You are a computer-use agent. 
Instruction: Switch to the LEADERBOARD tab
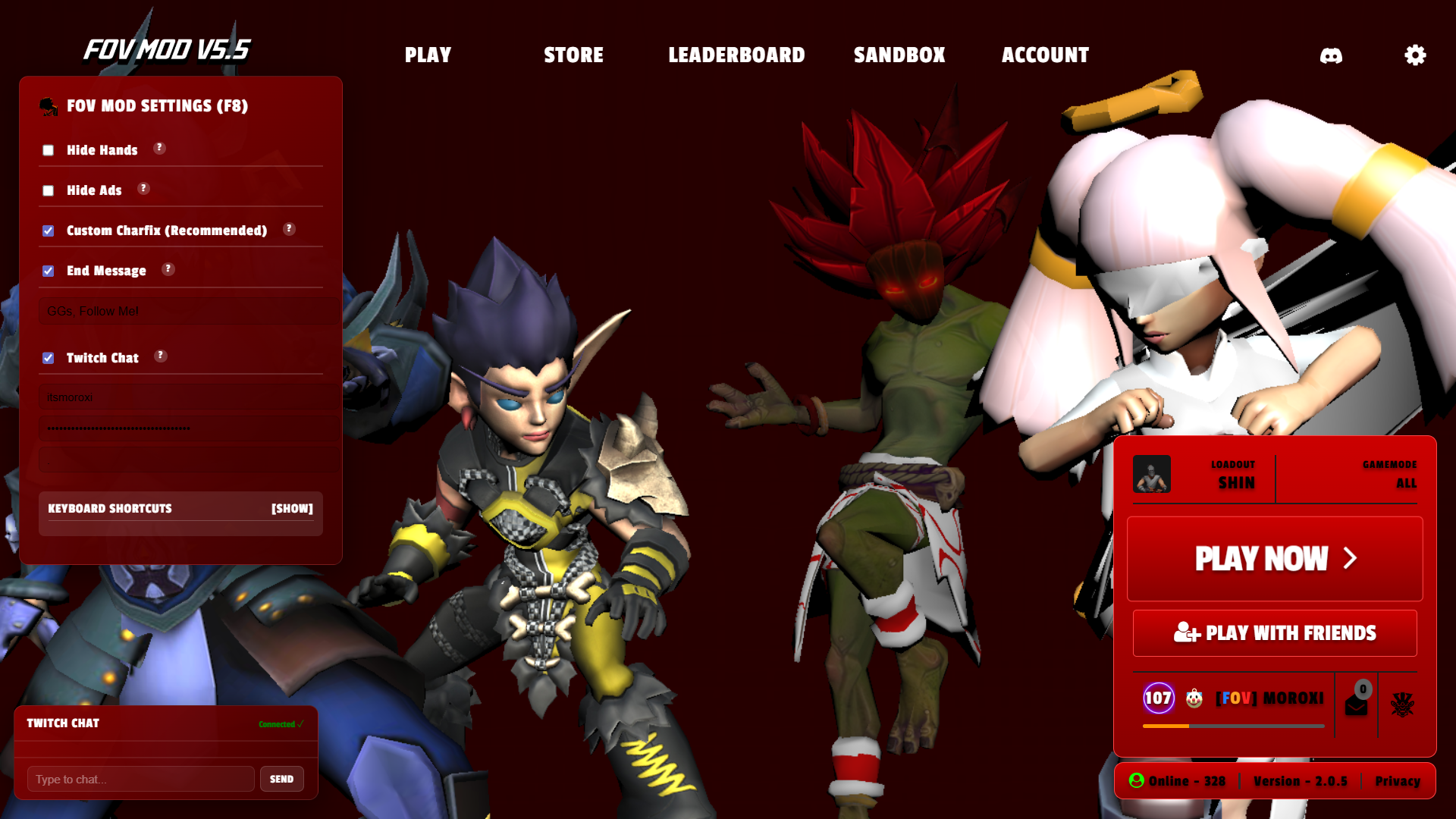736,55
